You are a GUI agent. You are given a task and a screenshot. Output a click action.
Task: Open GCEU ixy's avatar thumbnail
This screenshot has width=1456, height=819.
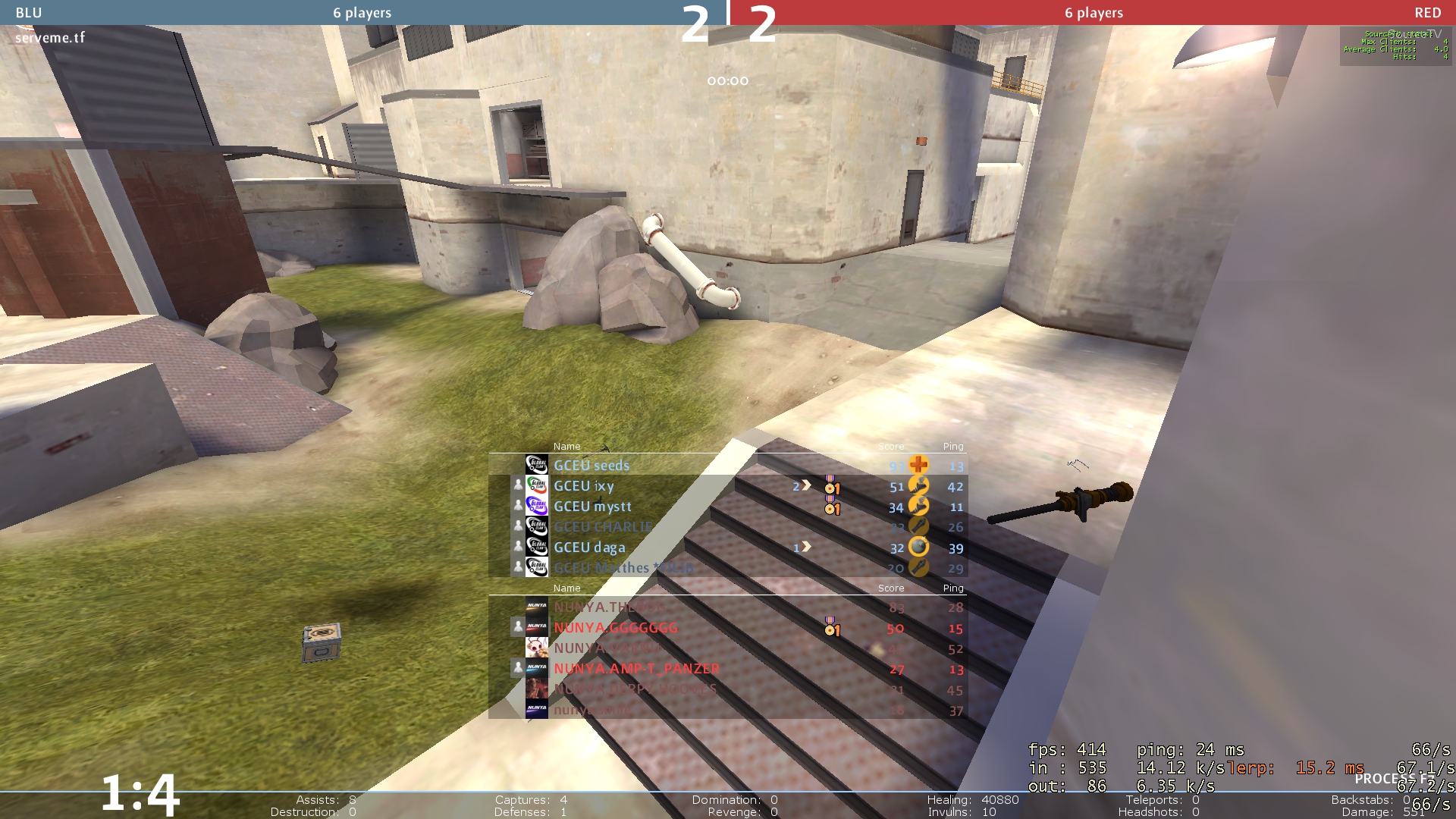click(x=537, y=485)
